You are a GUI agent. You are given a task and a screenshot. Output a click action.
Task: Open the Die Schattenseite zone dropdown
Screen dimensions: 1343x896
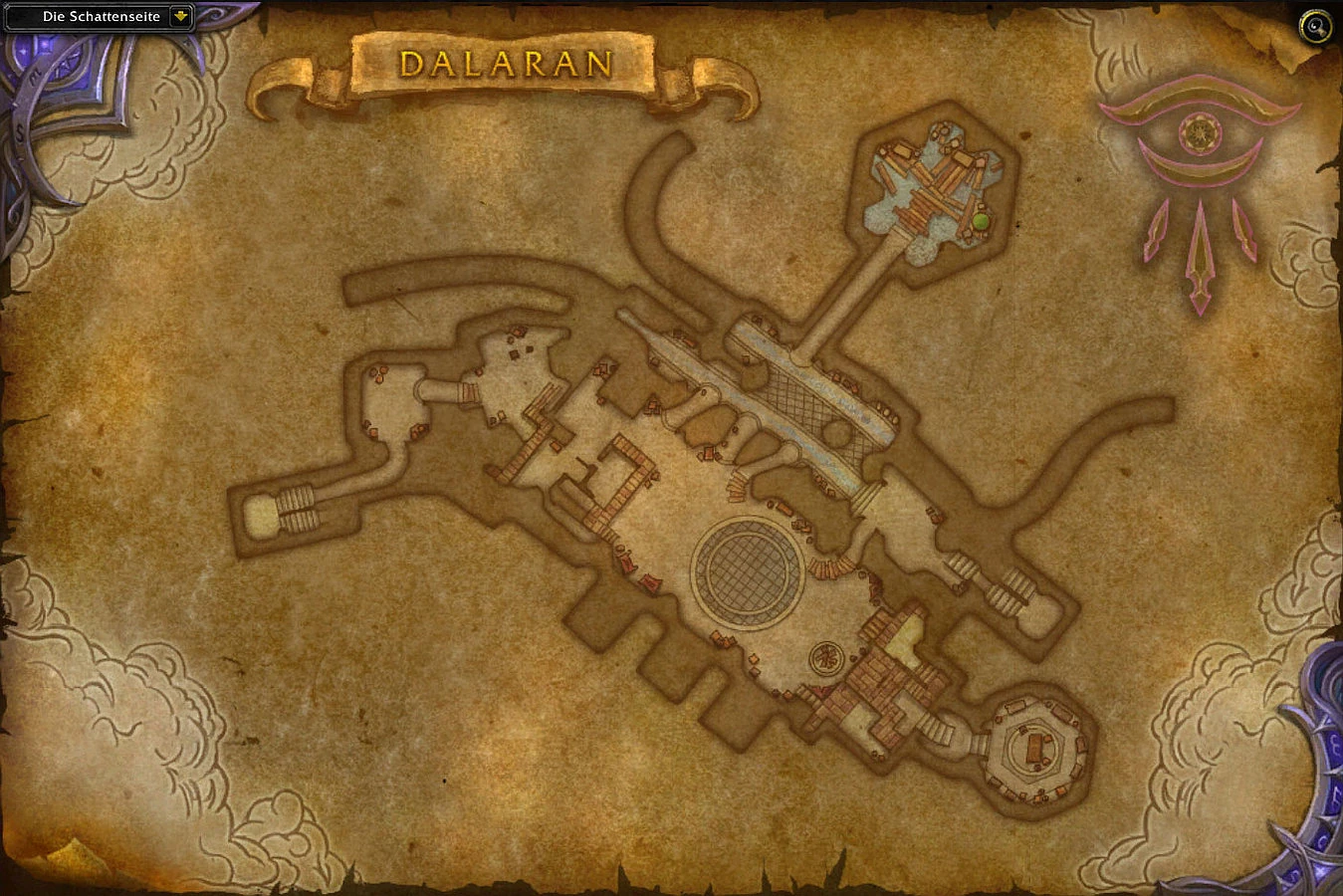[100, 16]
